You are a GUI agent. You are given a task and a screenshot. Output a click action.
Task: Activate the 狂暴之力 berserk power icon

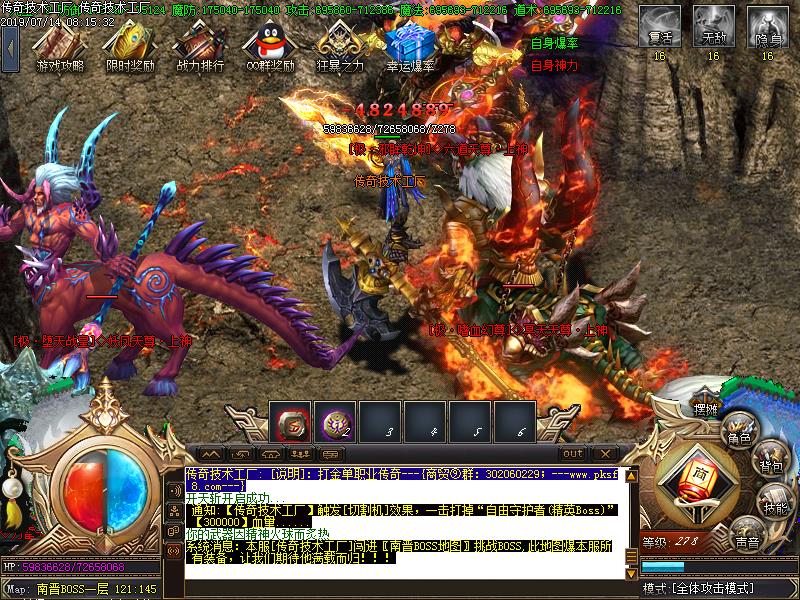point(340,44)
